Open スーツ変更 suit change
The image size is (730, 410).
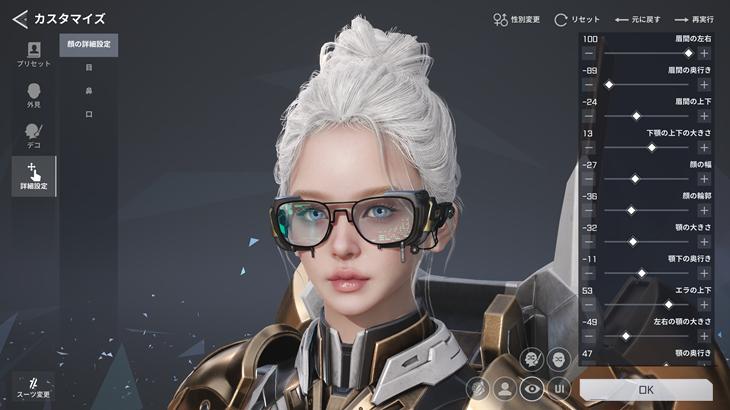pos(34,388)
